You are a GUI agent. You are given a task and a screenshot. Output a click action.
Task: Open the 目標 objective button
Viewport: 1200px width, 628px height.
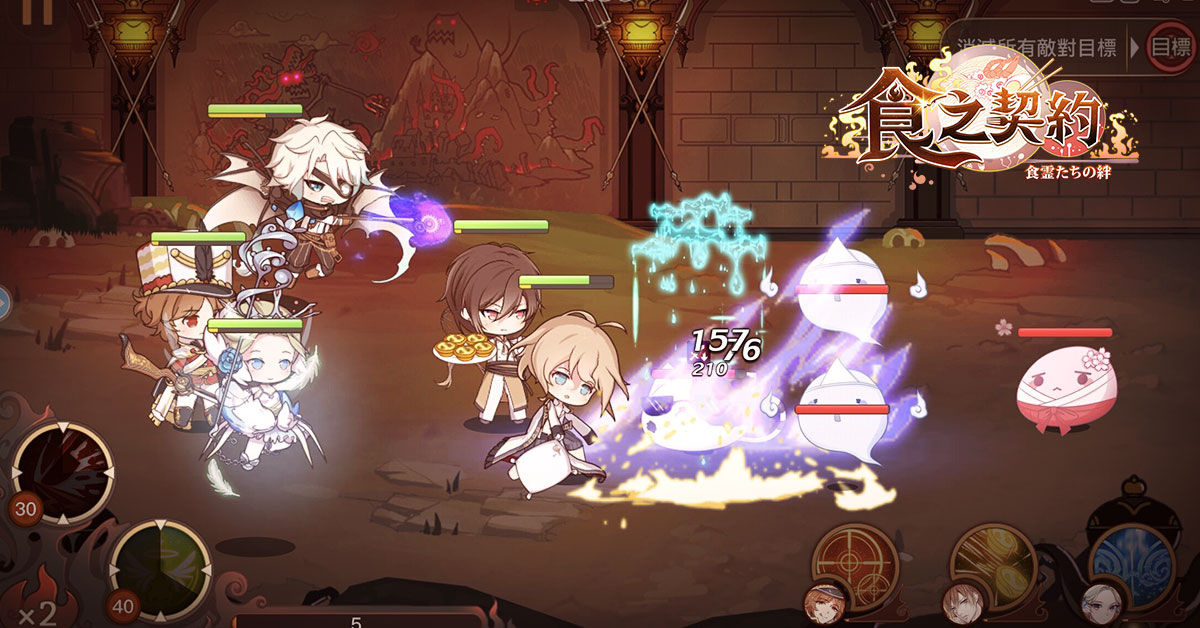1170,47
